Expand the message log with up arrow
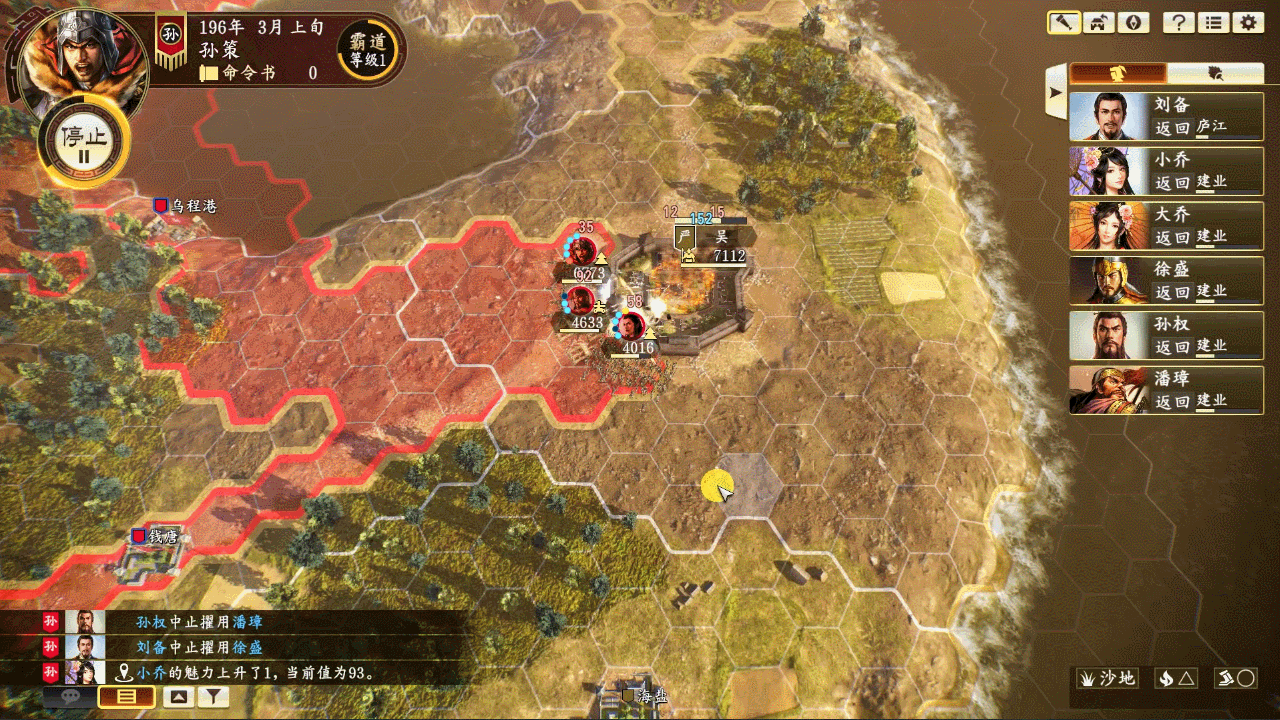The width and height of the screenshot is (1280, 720). point(179,698)
